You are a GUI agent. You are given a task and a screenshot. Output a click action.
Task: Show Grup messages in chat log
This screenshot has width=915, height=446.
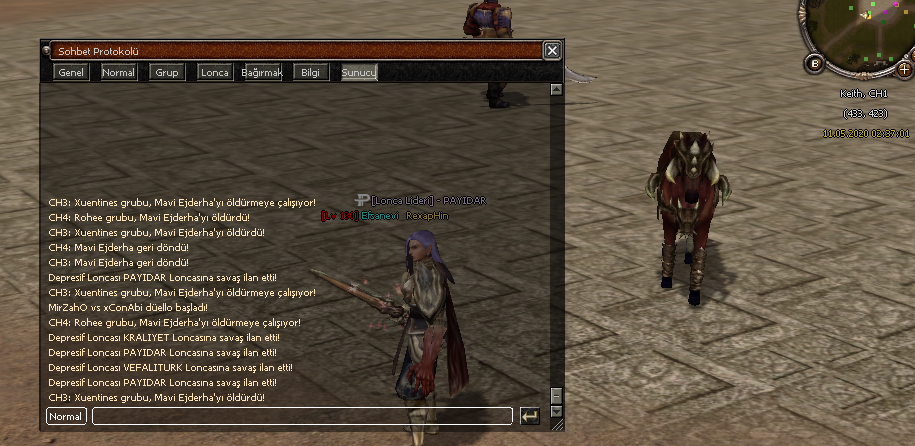coord(167,72)
